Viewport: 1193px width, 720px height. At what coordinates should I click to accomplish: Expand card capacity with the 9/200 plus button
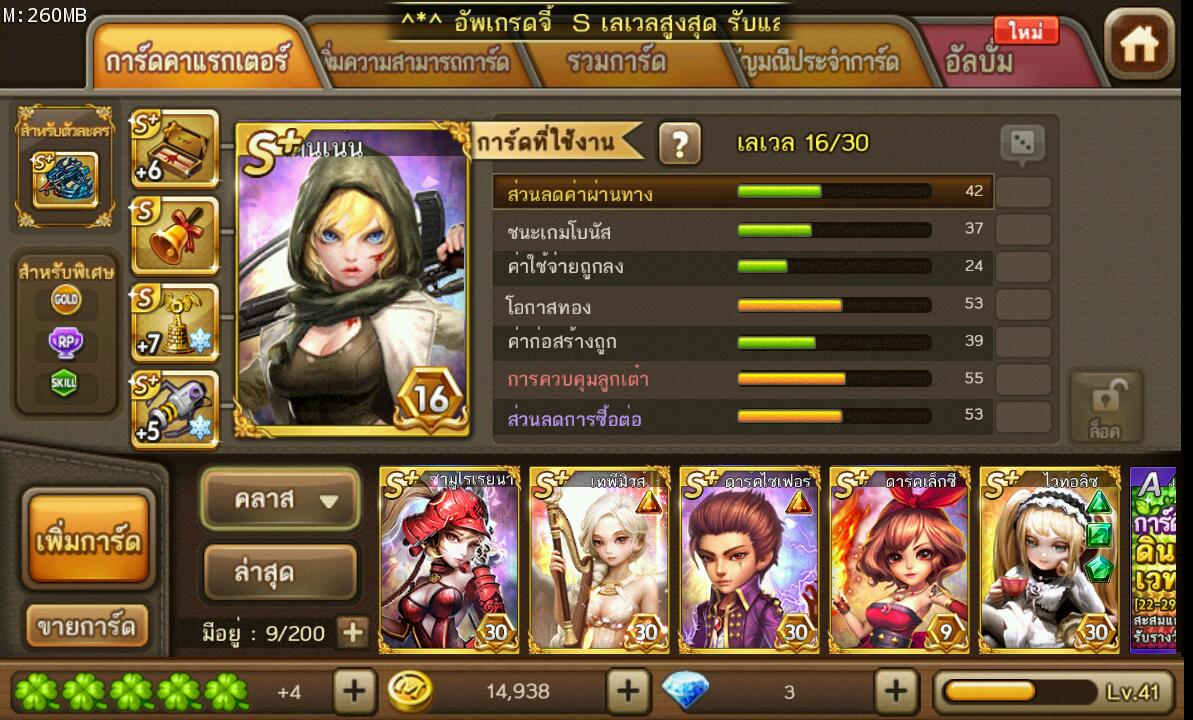click(351, 632)
